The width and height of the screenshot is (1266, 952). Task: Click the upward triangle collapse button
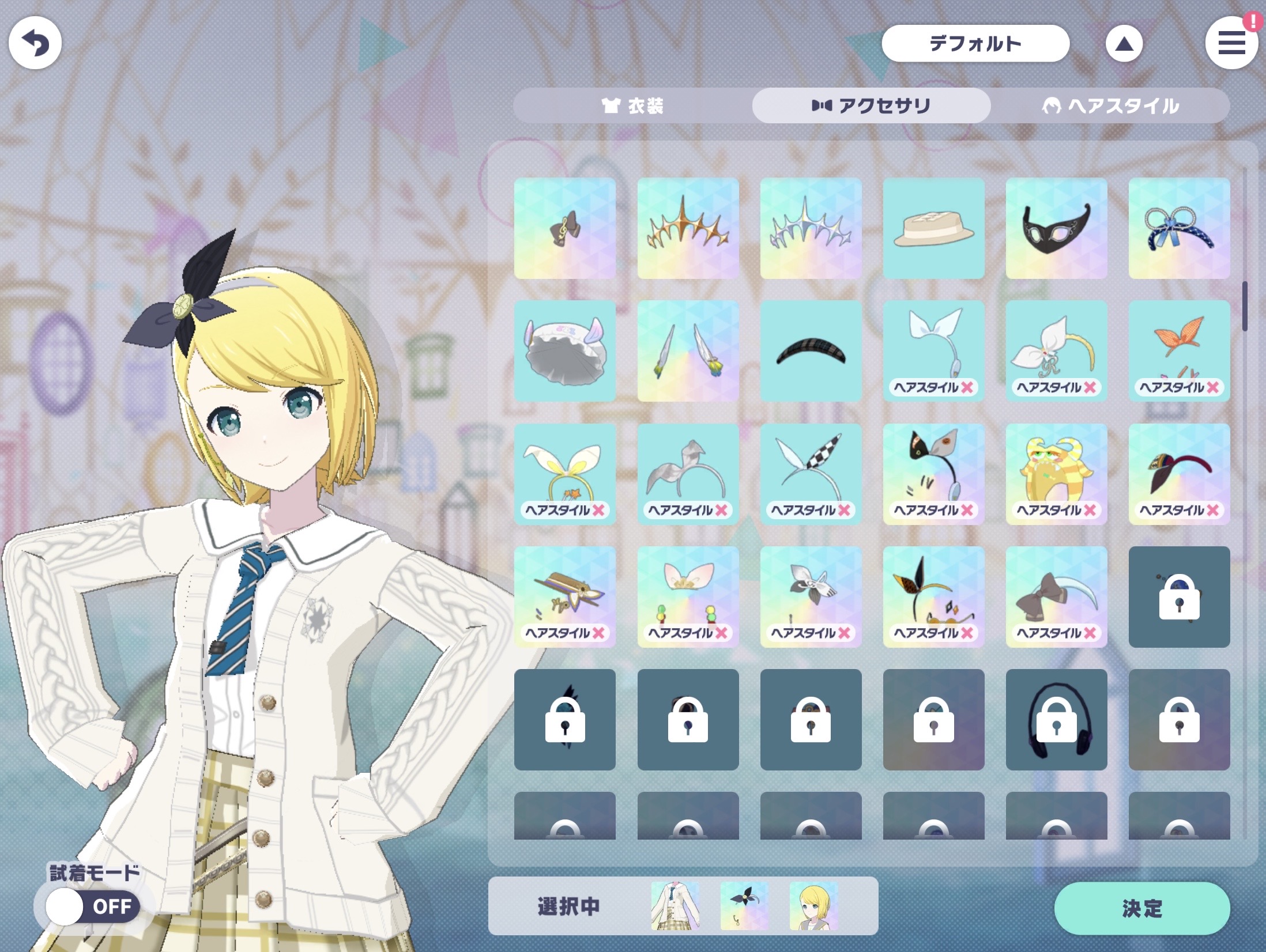tap(1124, 44)
